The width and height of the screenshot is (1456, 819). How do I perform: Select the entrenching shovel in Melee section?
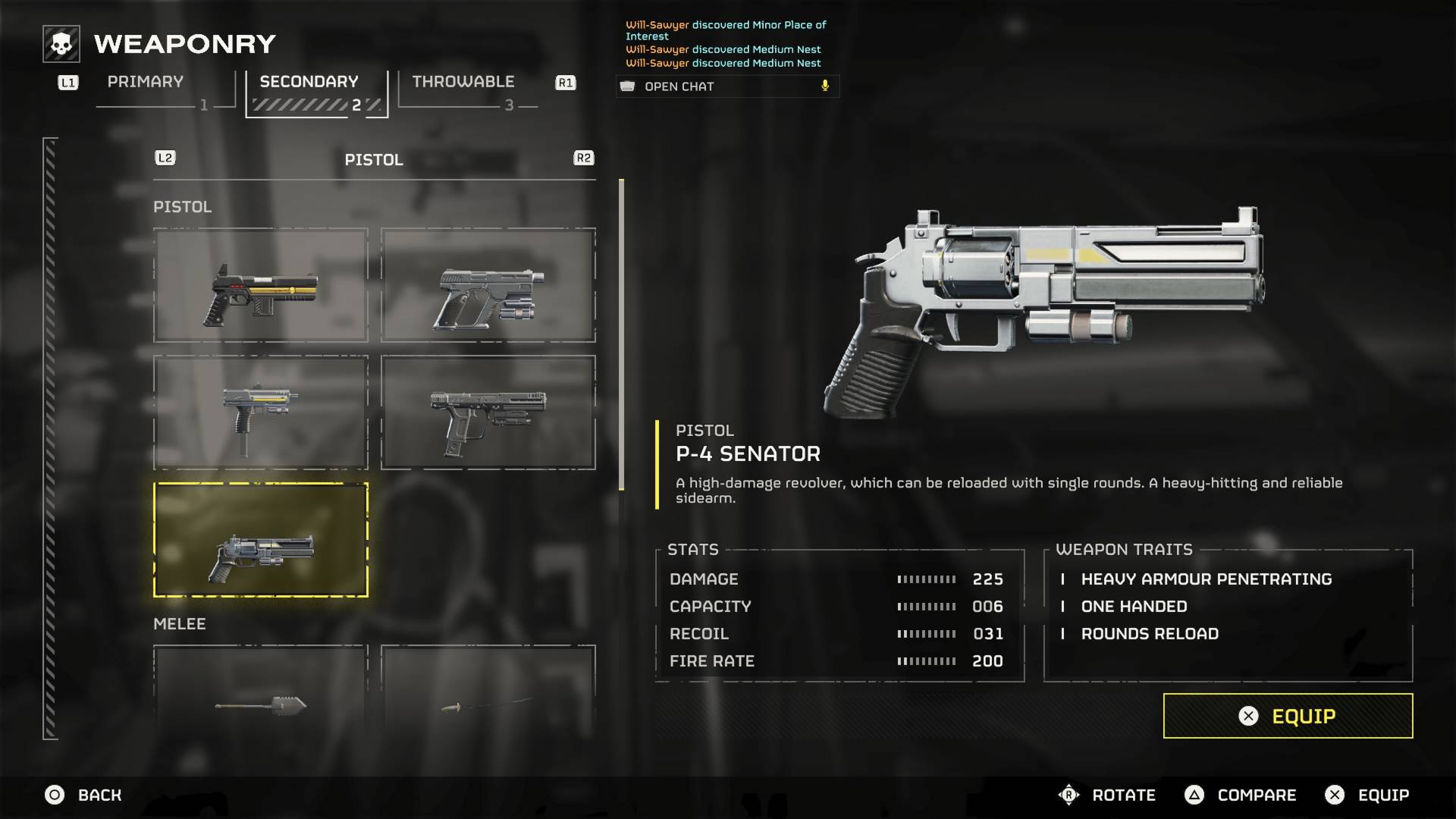tap(260, 705)
